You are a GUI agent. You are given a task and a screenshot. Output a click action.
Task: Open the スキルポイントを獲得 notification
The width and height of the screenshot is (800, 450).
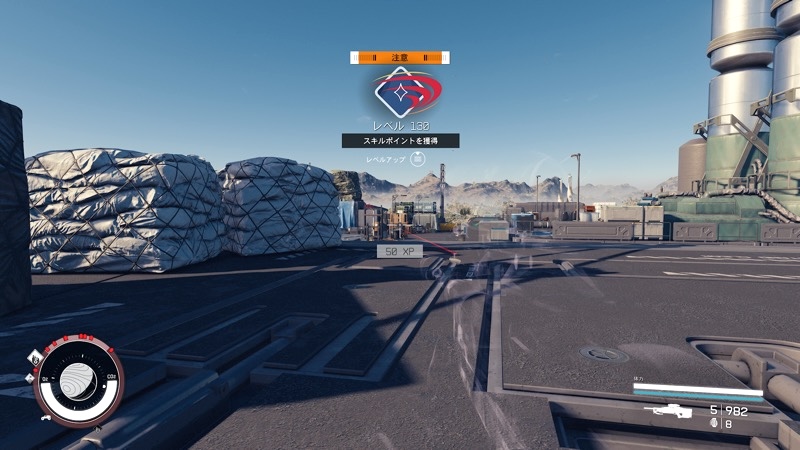coord(400,141)
